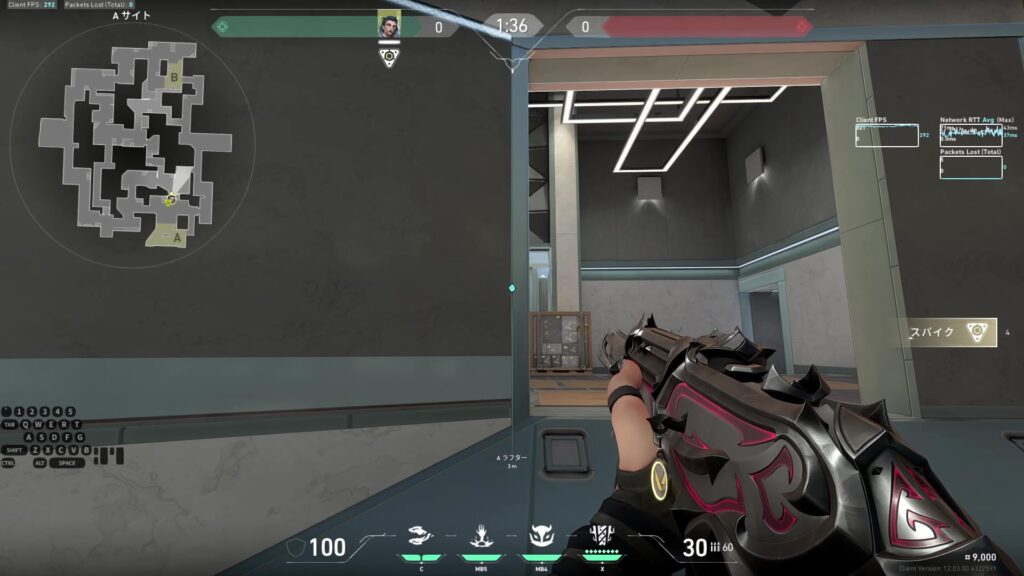Select the B site marker on the minimap
Viewport: 1024px width, 576px height.
174,78
